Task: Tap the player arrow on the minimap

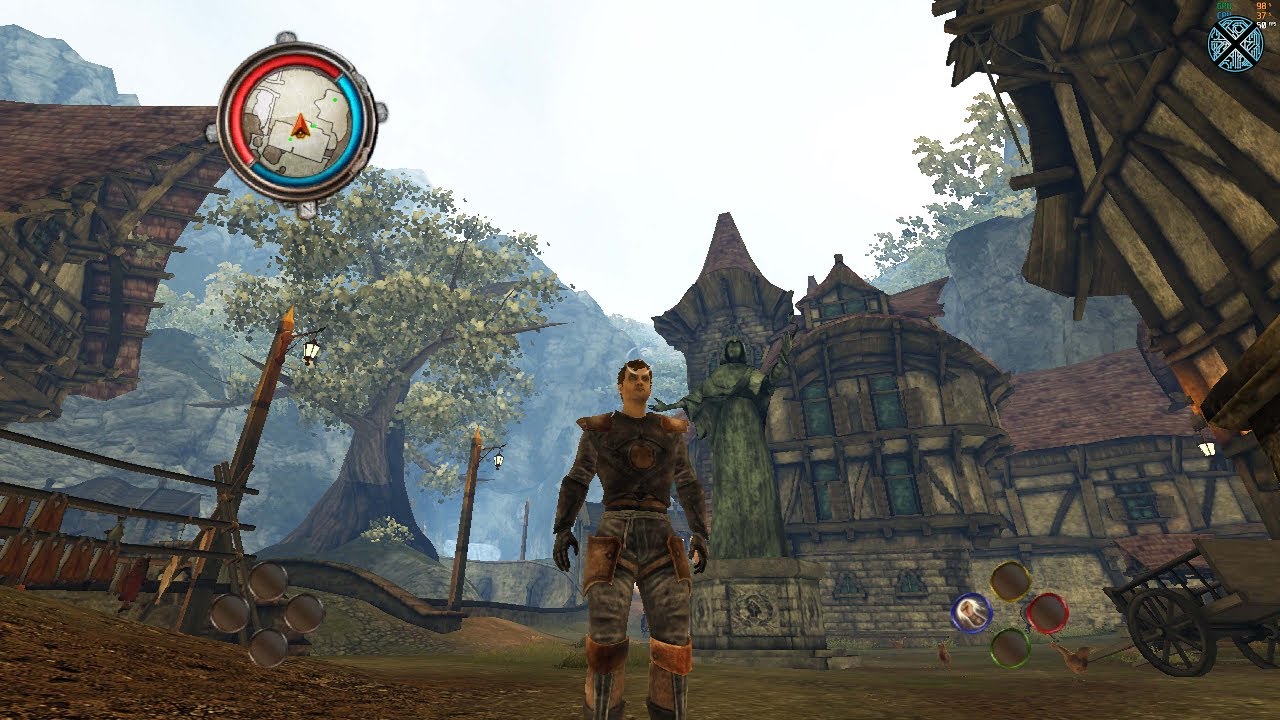Action: [x=300, y=129]
